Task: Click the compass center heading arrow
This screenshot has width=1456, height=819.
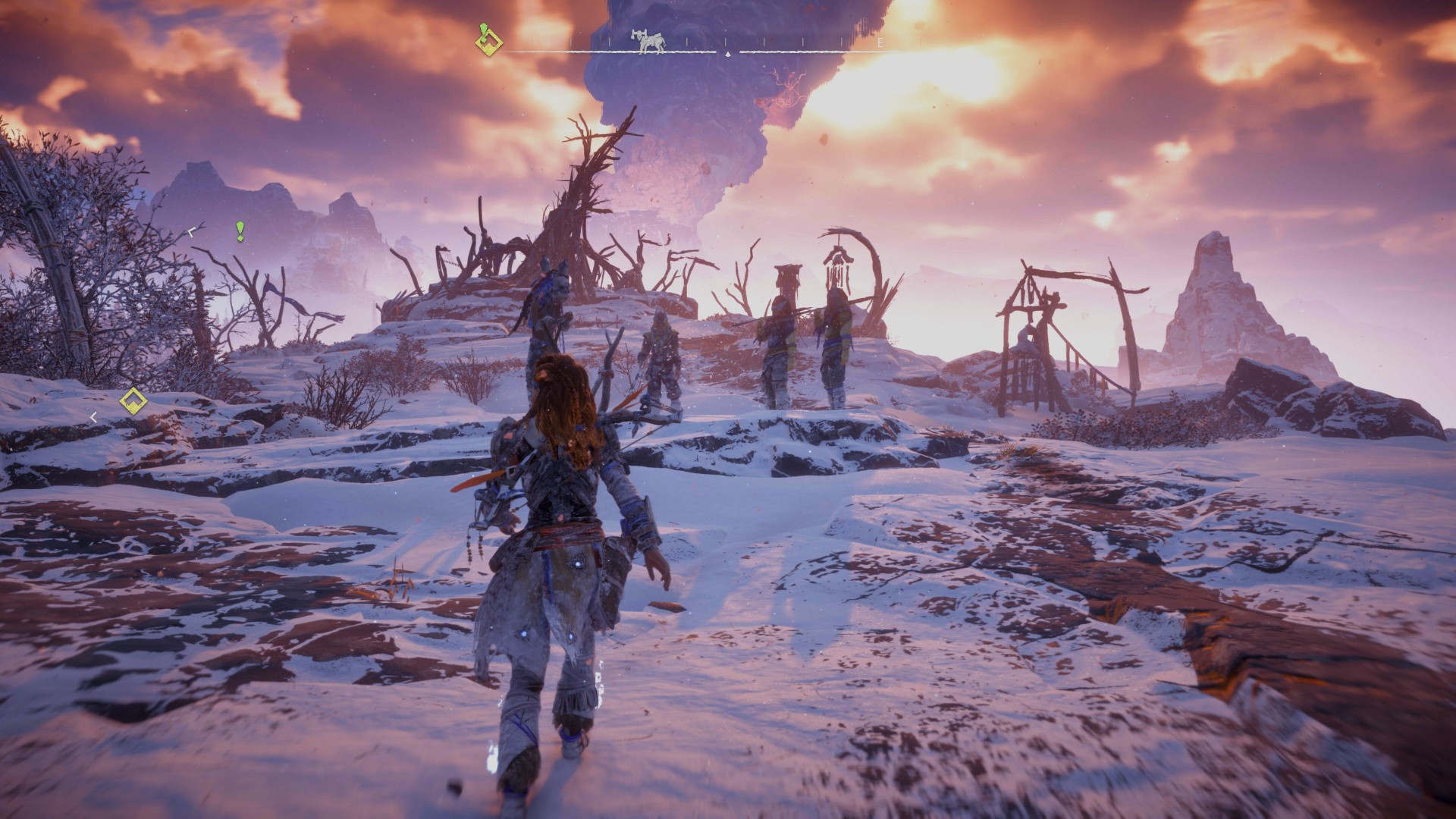Action: coord(727,55)
